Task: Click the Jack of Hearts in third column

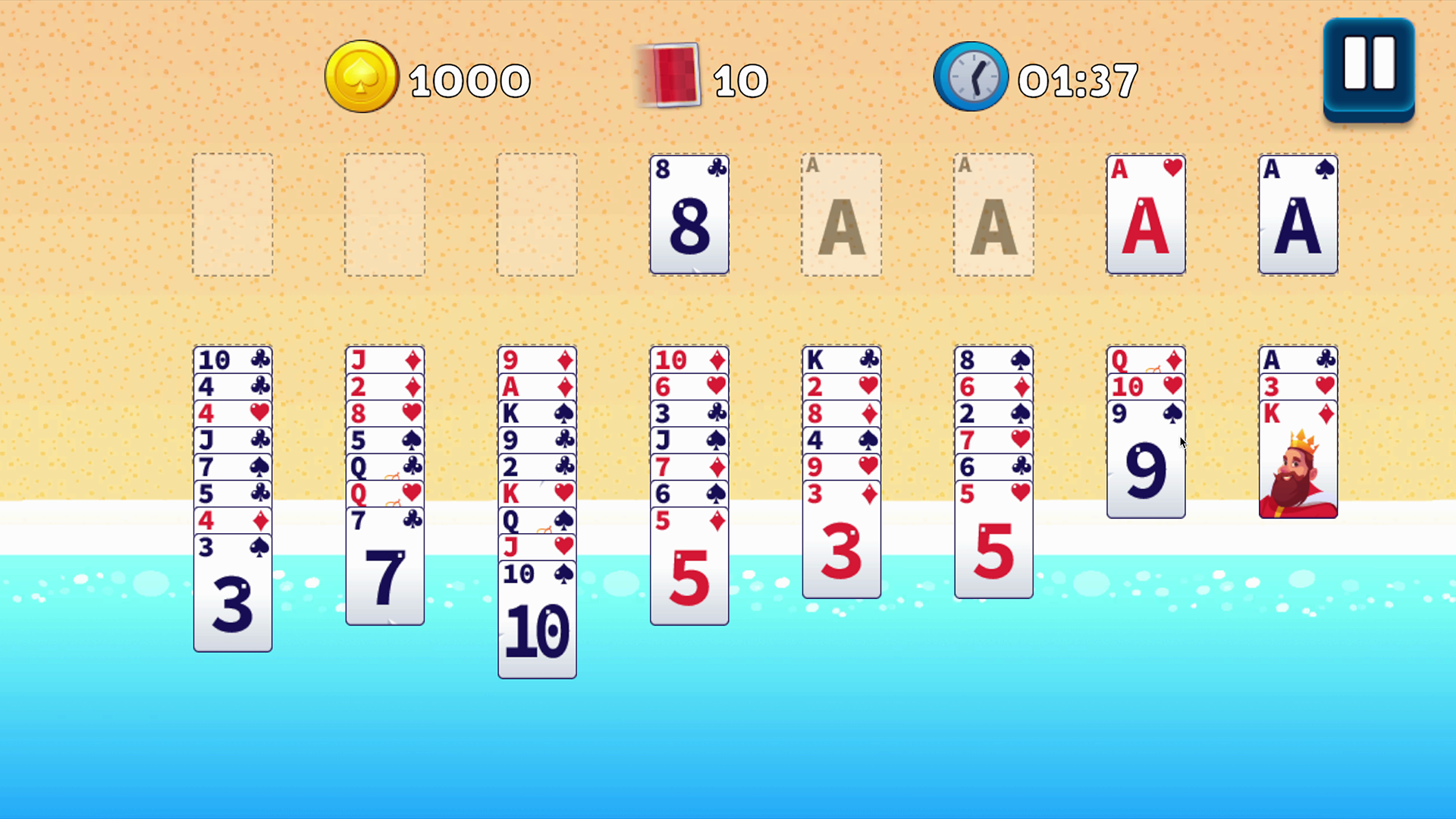Action: point(537,547)
